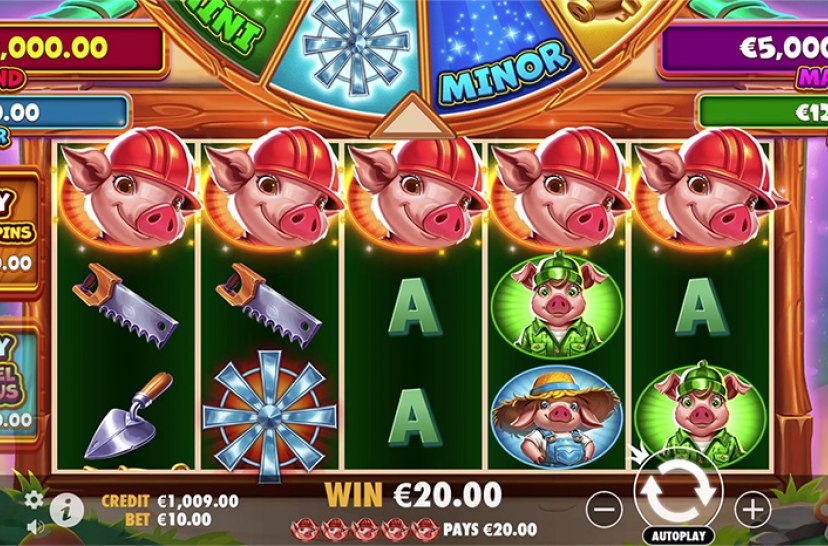Open the Autoplay options
Screen dimensions: 828x546
[677, 534]
